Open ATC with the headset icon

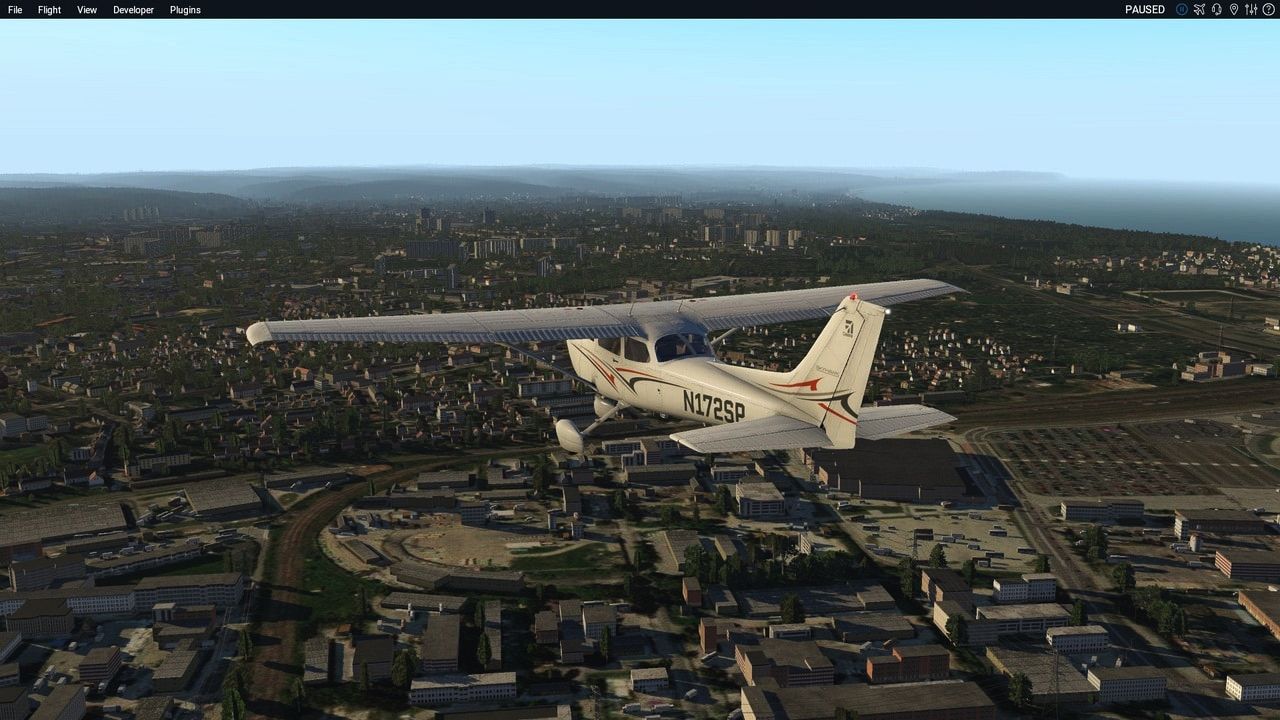click(1216, 9)
